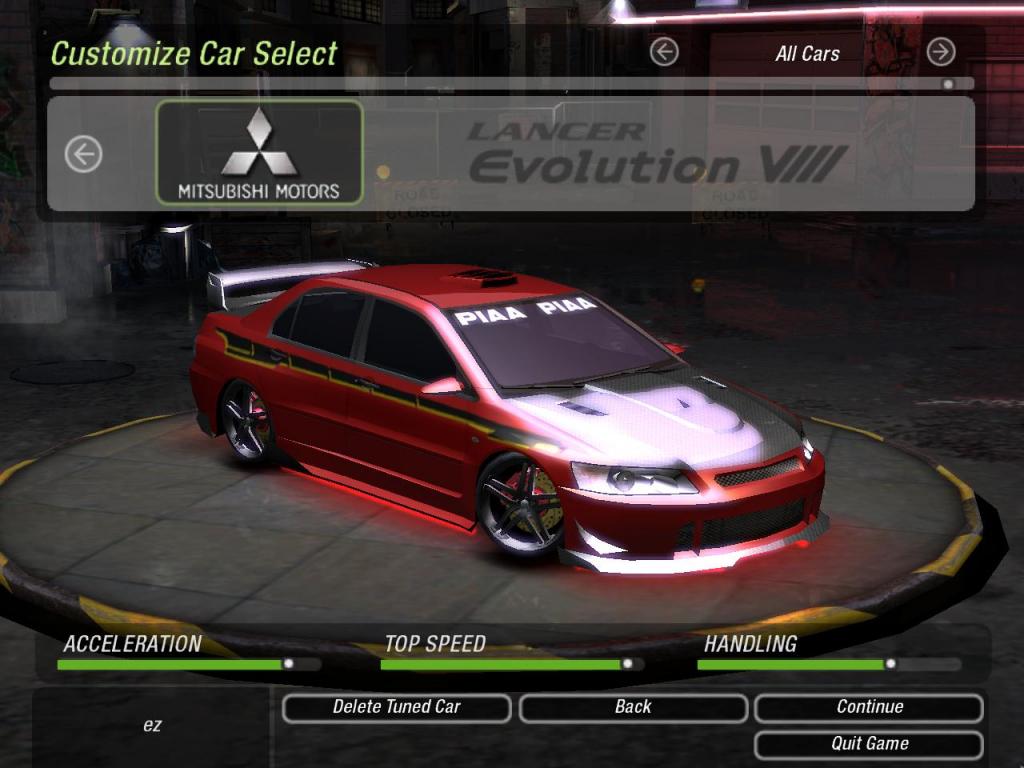Switch to next car category arrow
The image size is (1024, 768).
[x=940, y=52]
